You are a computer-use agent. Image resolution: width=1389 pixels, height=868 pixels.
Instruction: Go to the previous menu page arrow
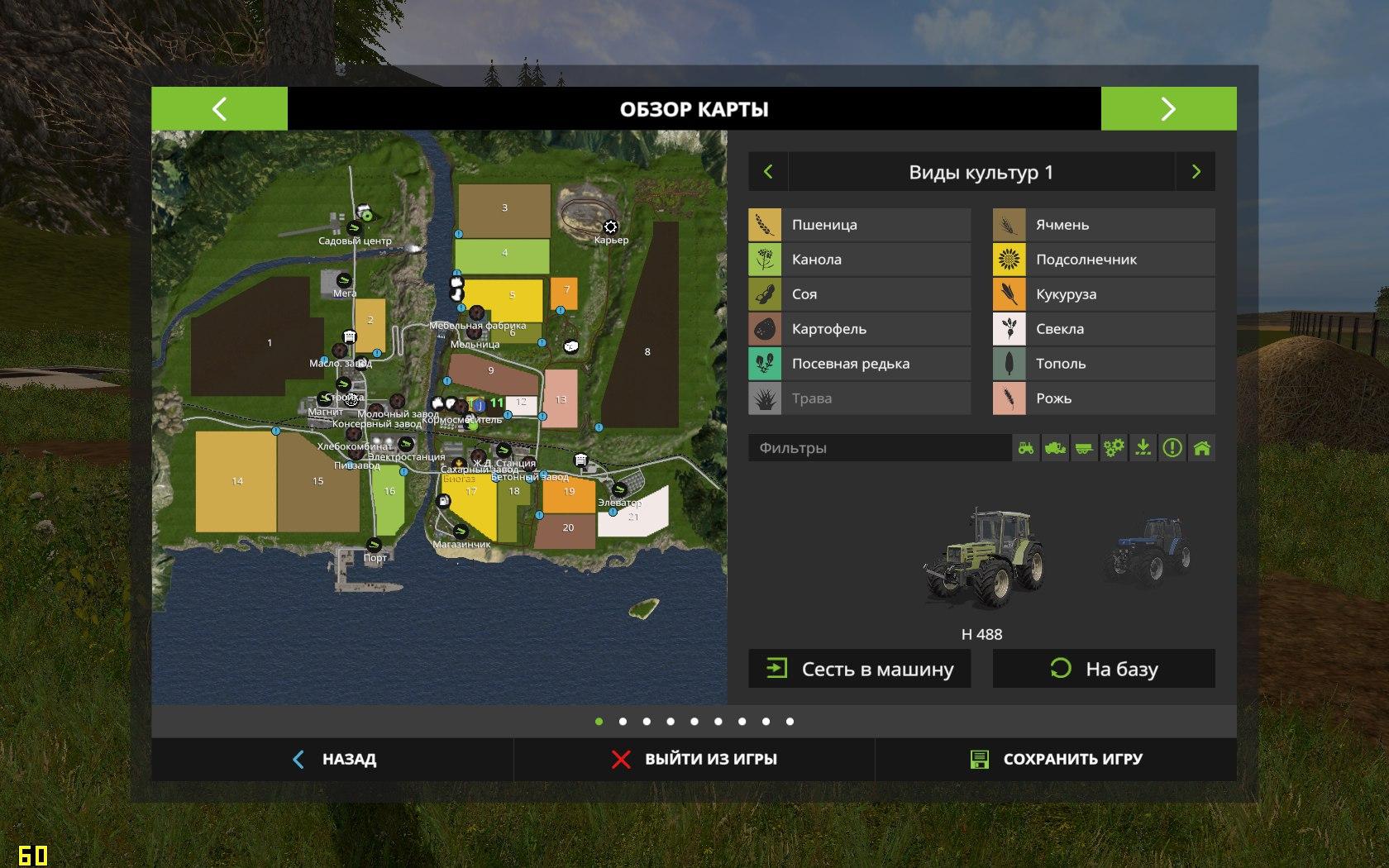pyautogui.click(x=219, y=108)
